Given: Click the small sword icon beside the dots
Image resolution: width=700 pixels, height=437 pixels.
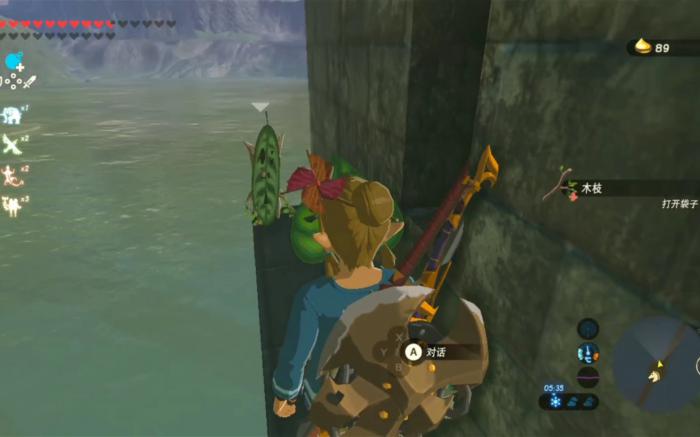Looking at the screenshot, I should (28, 83).
